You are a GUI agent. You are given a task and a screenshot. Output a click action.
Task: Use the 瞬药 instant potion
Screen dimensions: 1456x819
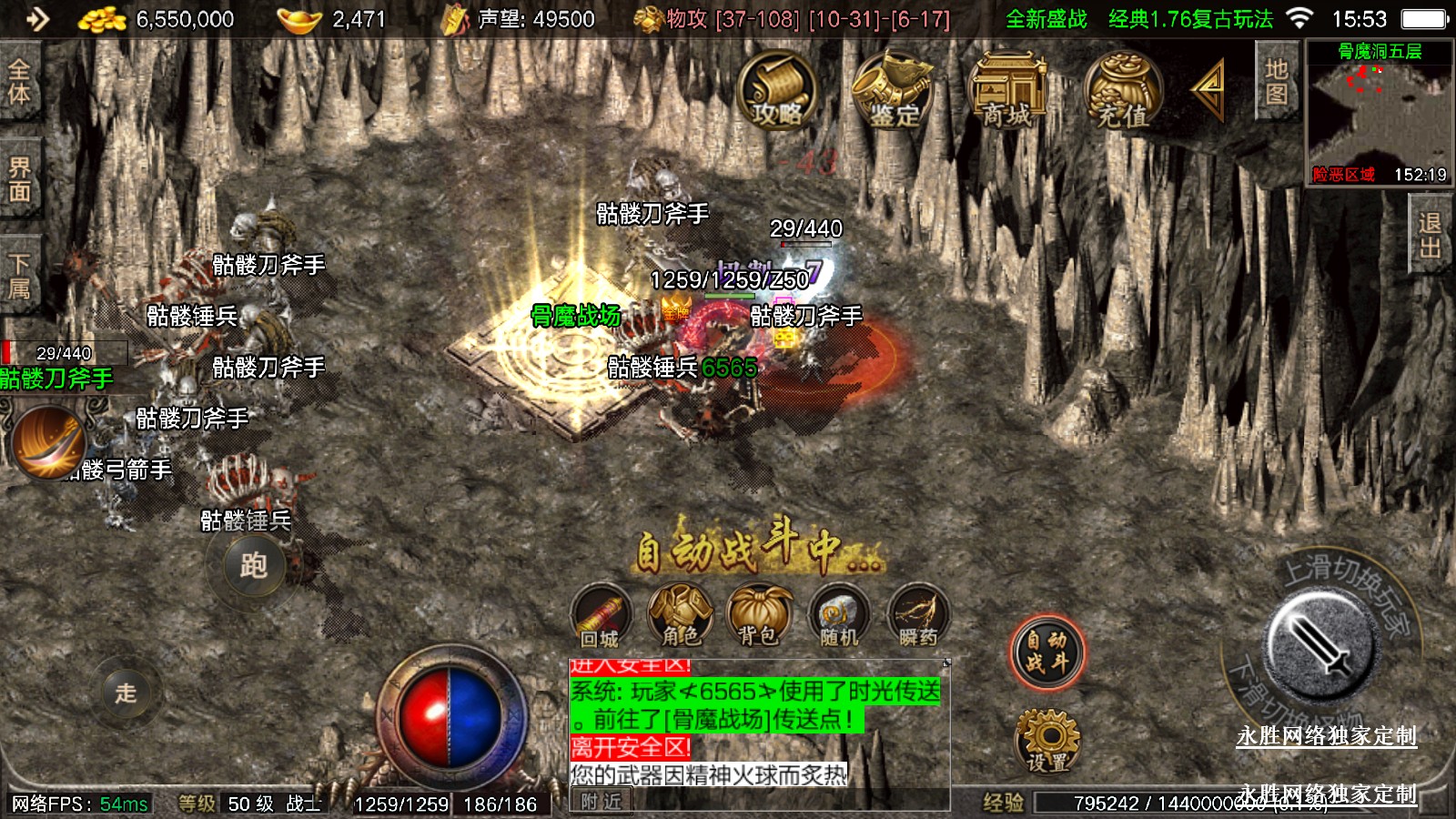(x=917, y=616)
